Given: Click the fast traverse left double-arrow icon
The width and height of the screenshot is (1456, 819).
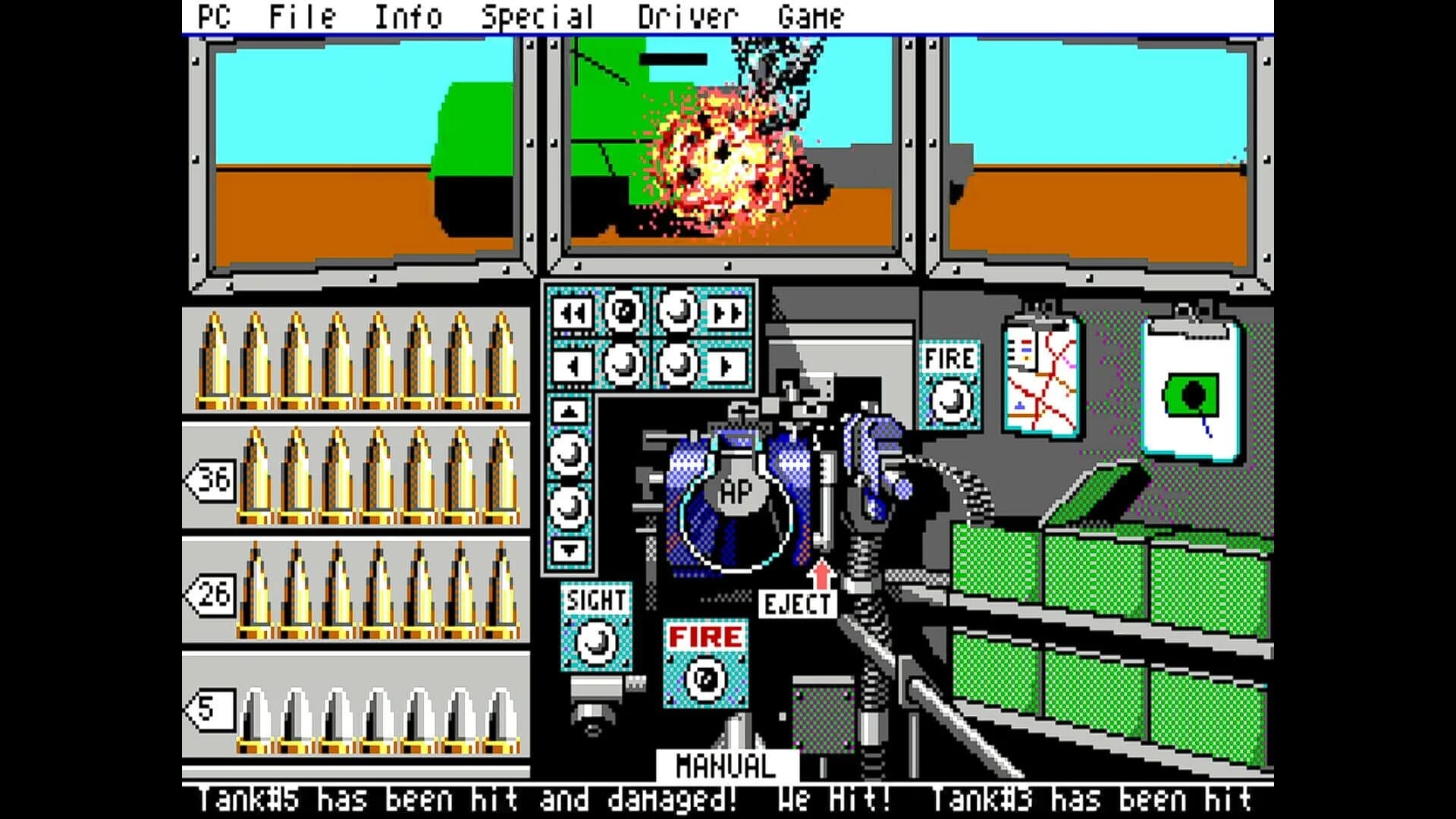Looking at the screenshot, I should click(x=572, y=312).
